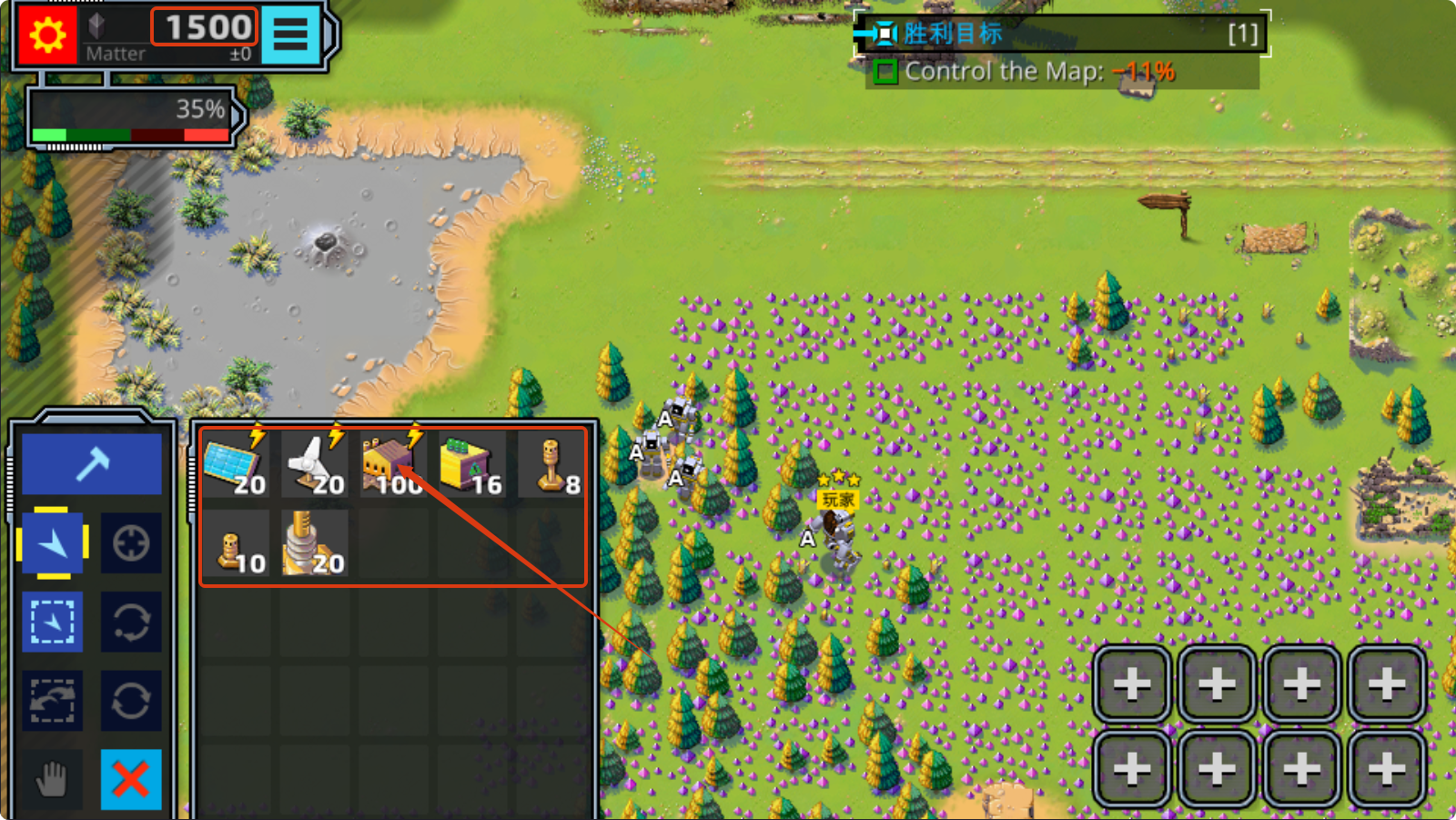1456x820 pixels.
Task: Open the cyan hamburger menu
Action: [x=291, y=35]
